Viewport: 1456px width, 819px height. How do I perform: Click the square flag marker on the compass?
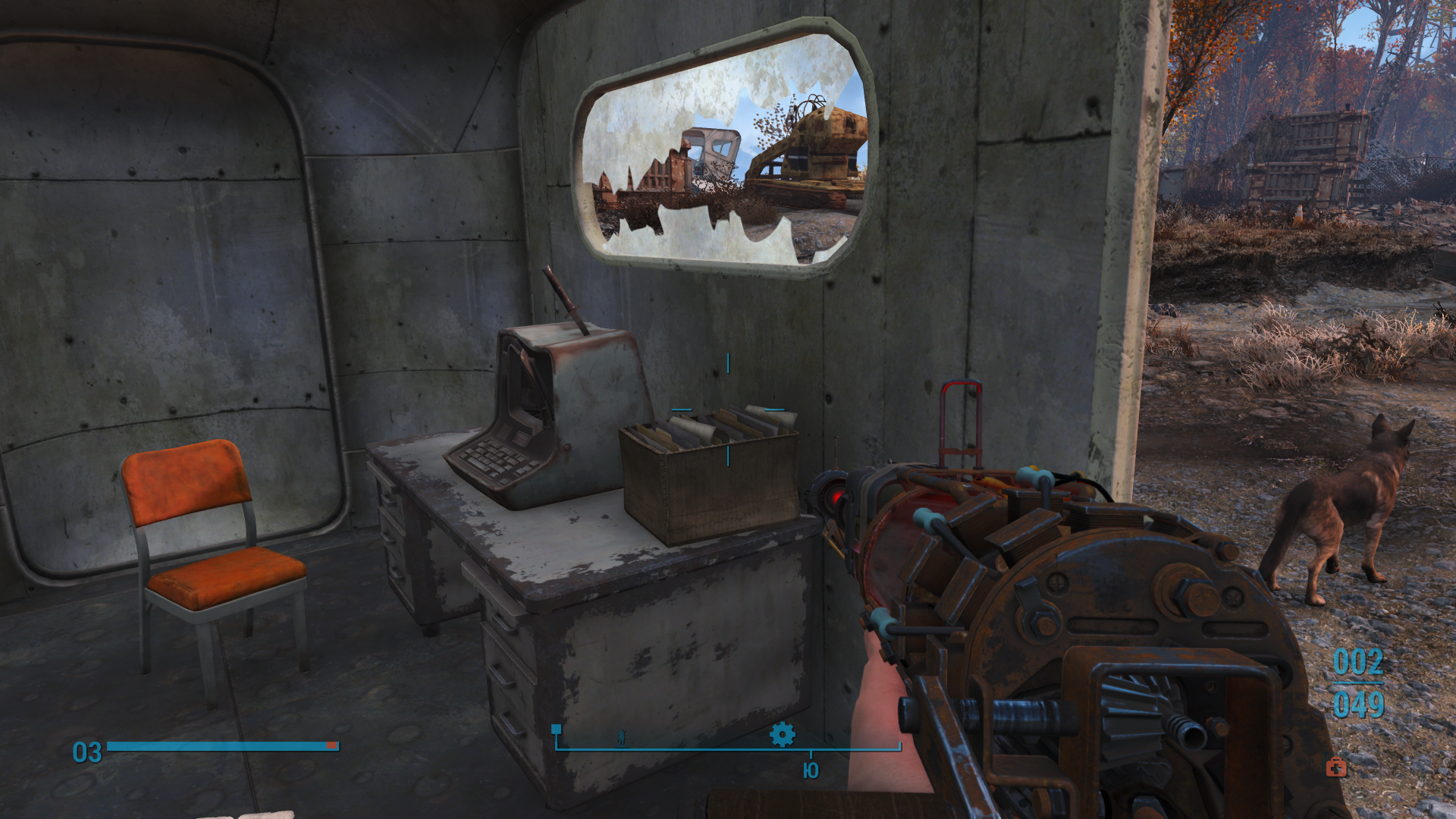(557, 730)
